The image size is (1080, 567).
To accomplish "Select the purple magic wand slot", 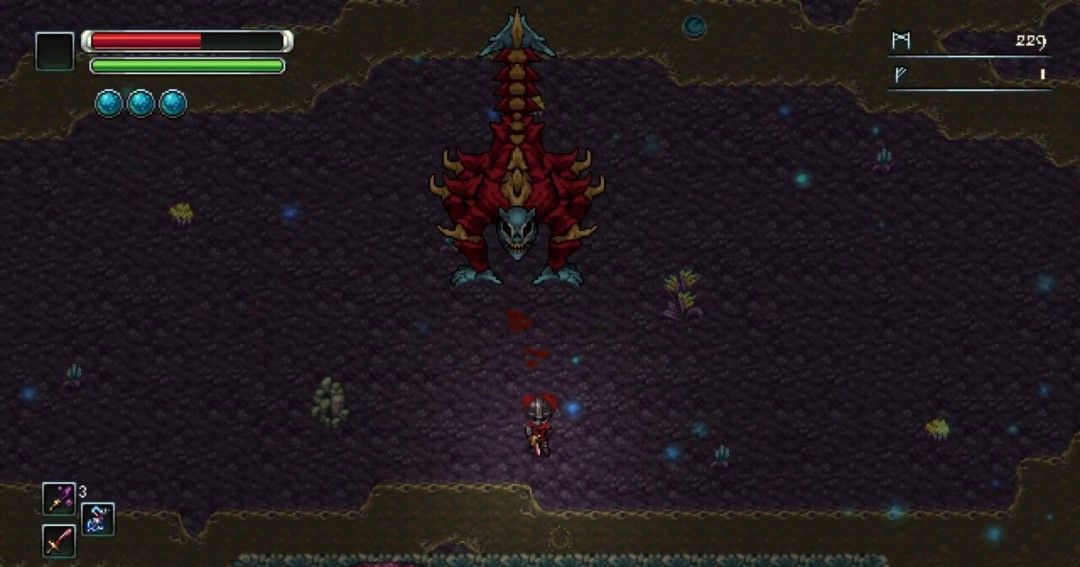I will [58, 498].
